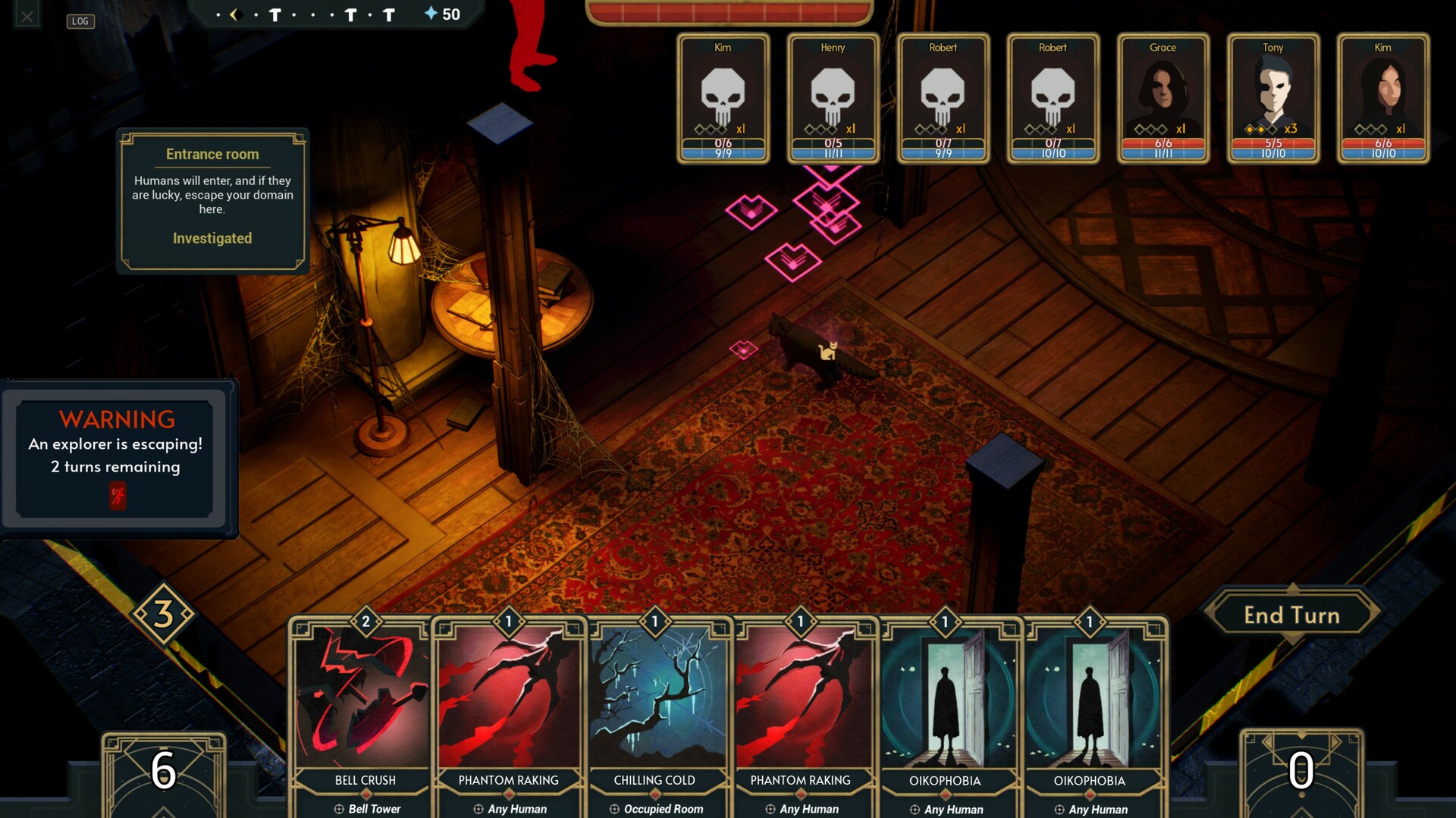Screen dimensions: 1456x818
Task: Select the gold diamond marker on the turn tracker
Action: [236, 14]
